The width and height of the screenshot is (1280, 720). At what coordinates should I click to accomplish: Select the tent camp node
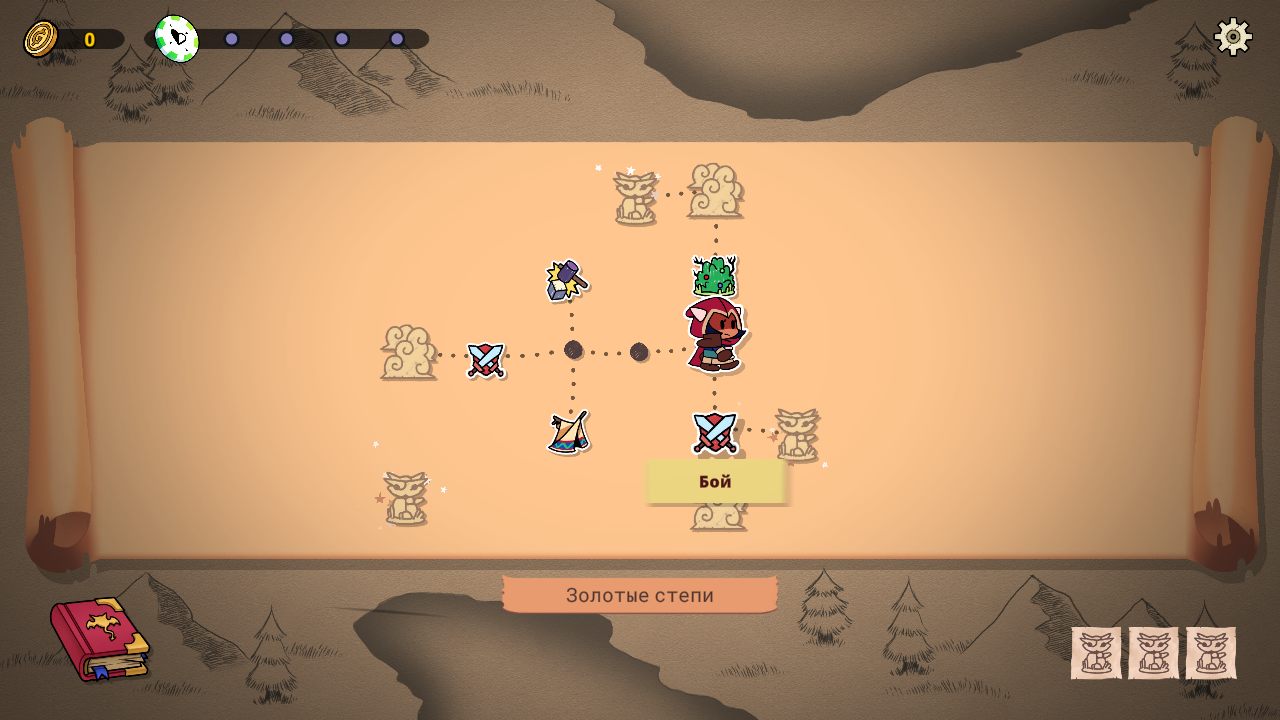click(x=568, y=432)
